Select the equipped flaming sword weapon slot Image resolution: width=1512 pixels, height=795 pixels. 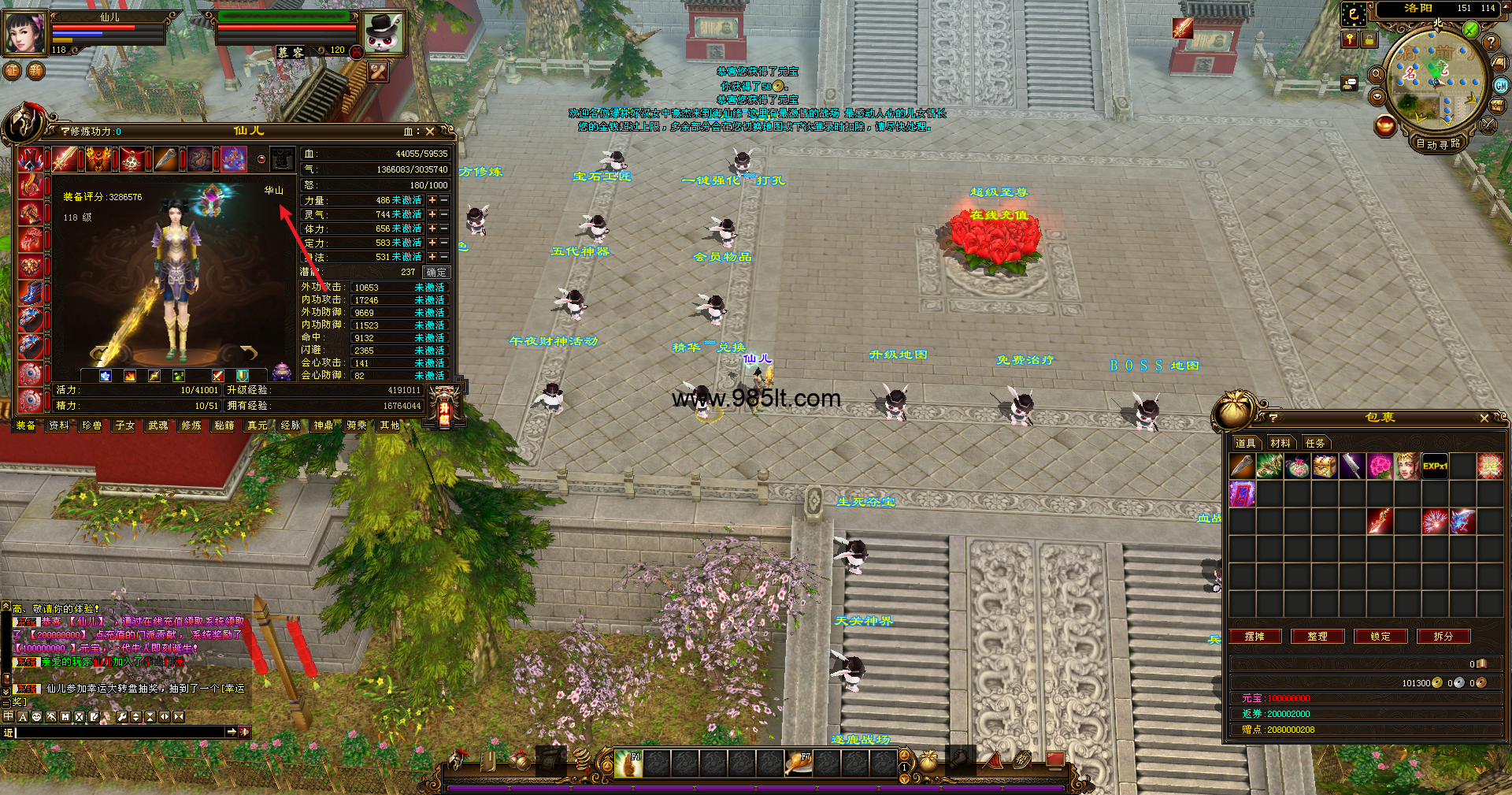(65, 159)
